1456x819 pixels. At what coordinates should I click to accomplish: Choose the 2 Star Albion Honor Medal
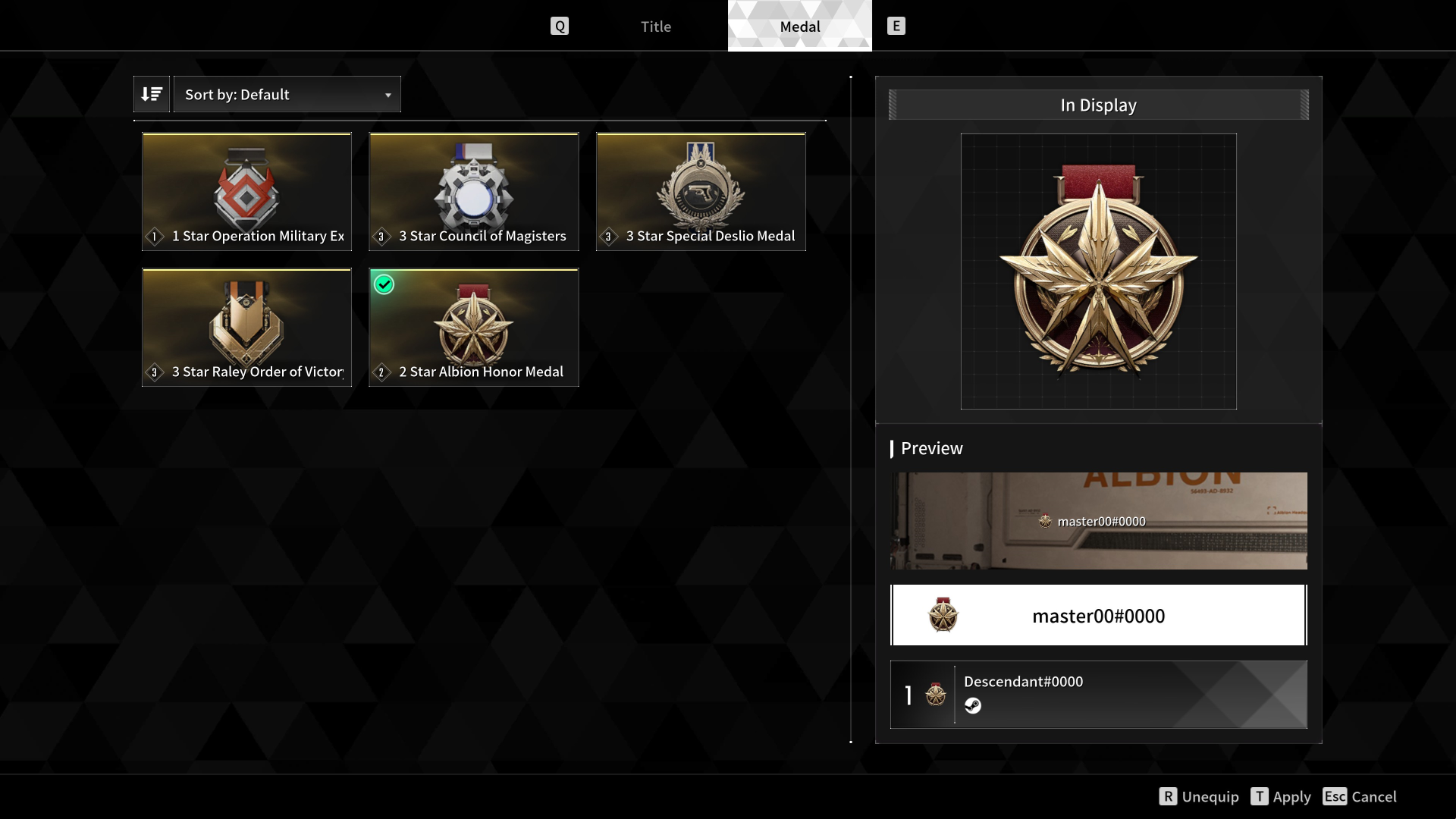(474, 327)
